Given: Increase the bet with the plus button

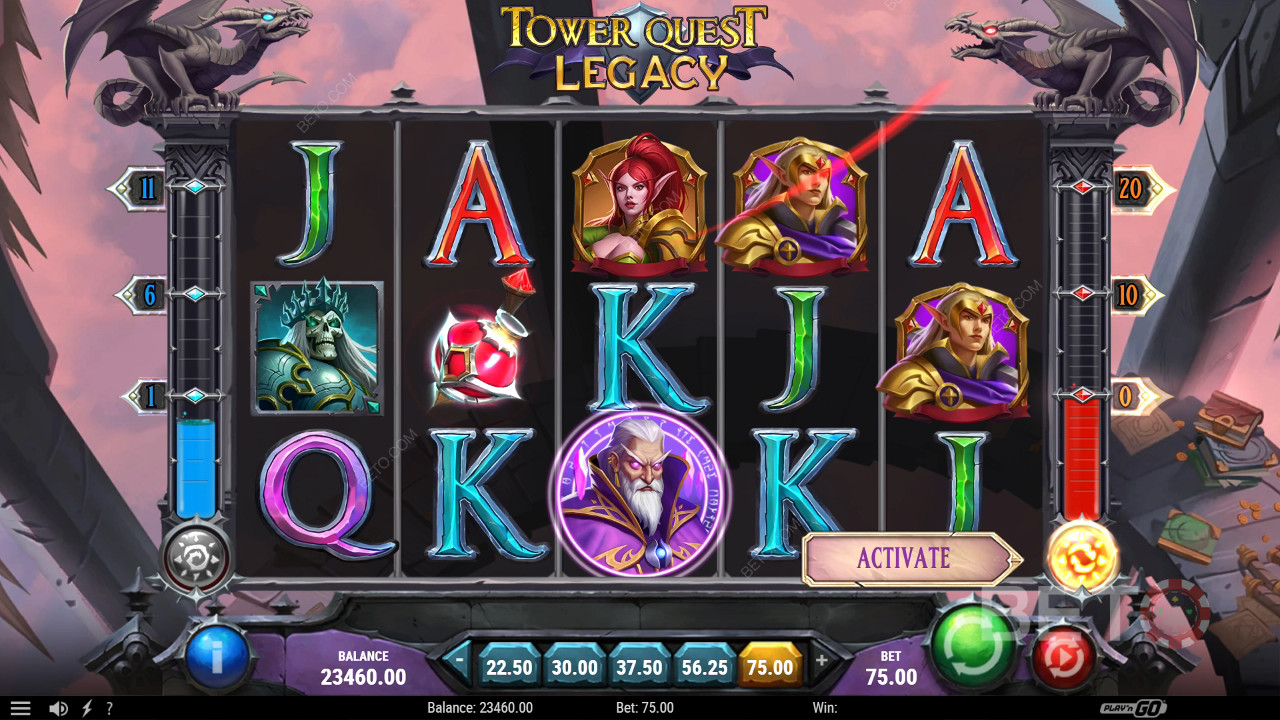Looking at the screenshot, I should (x=822, y=660).
